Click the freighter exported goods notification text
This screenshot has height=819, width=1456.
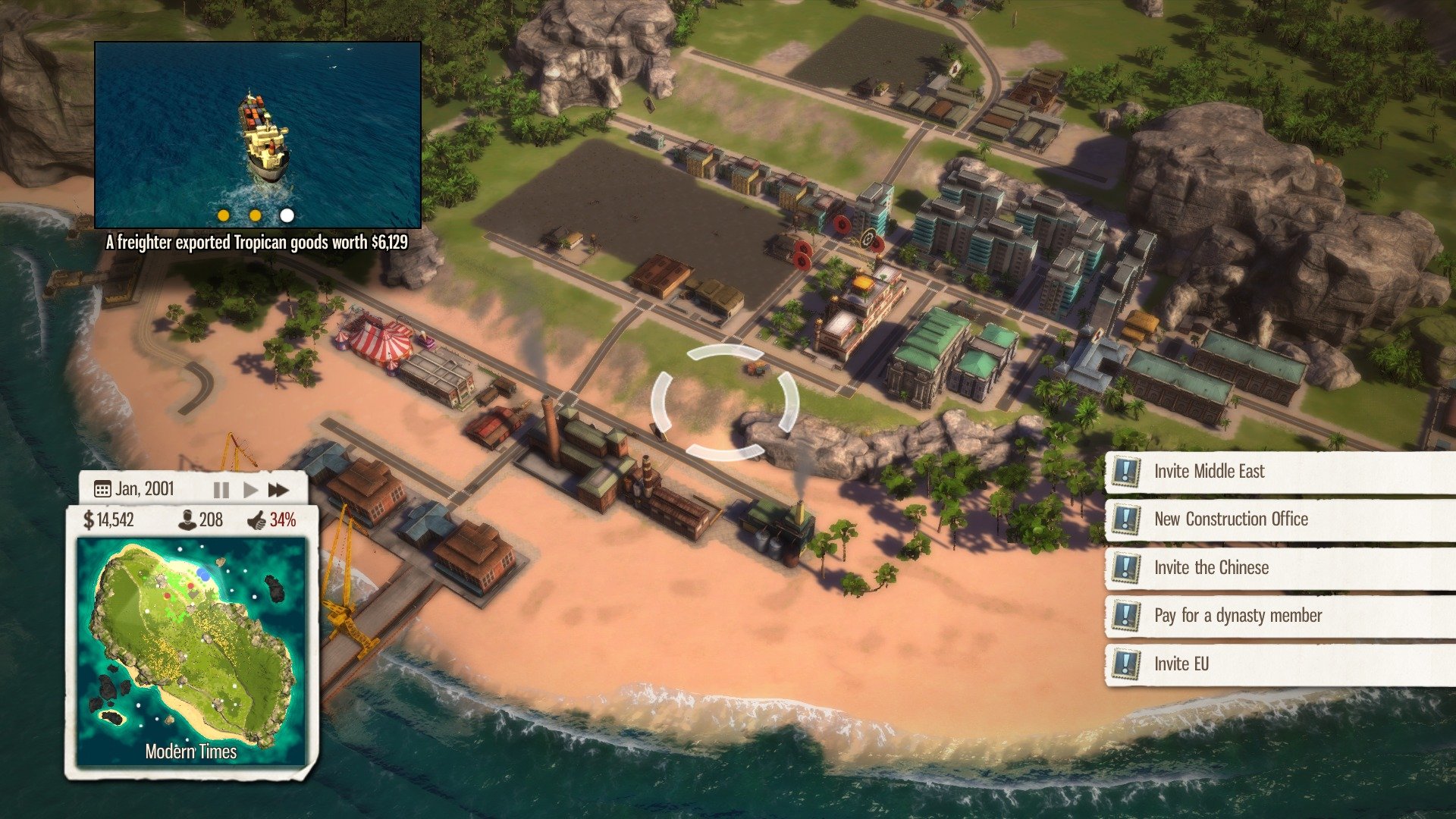tap(259, 243)
